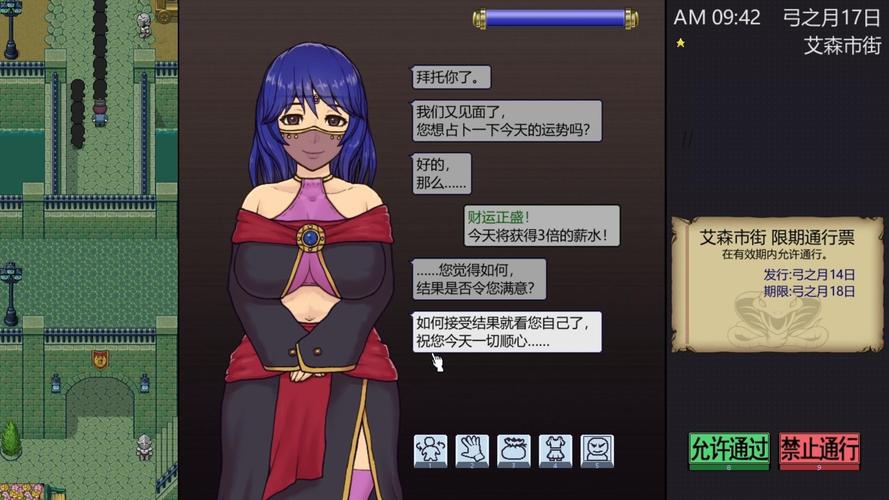Advance the latest dialogue bubble 如何接受结果
Screen dimensions: 889x500
pos(508,331)
